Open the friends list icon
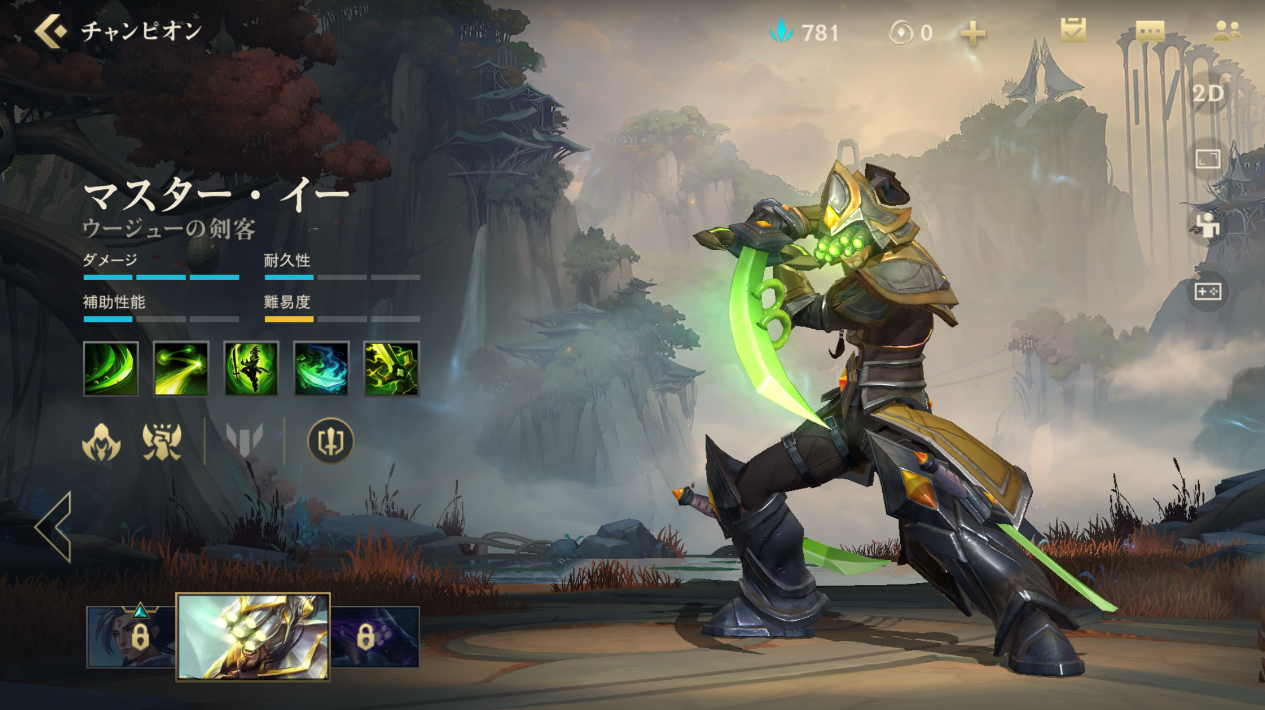Viewport: 1265px width, 710px height. click(1226, 30)
